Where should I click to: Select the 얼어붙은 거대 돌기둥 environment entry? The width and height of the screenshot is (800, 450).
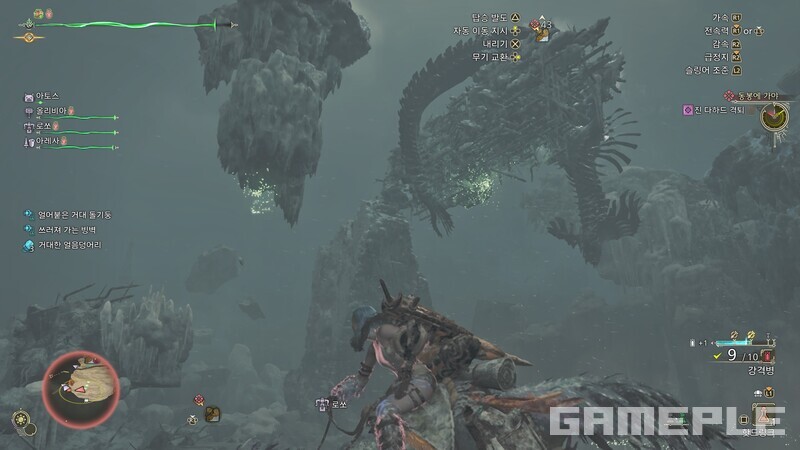75,213
